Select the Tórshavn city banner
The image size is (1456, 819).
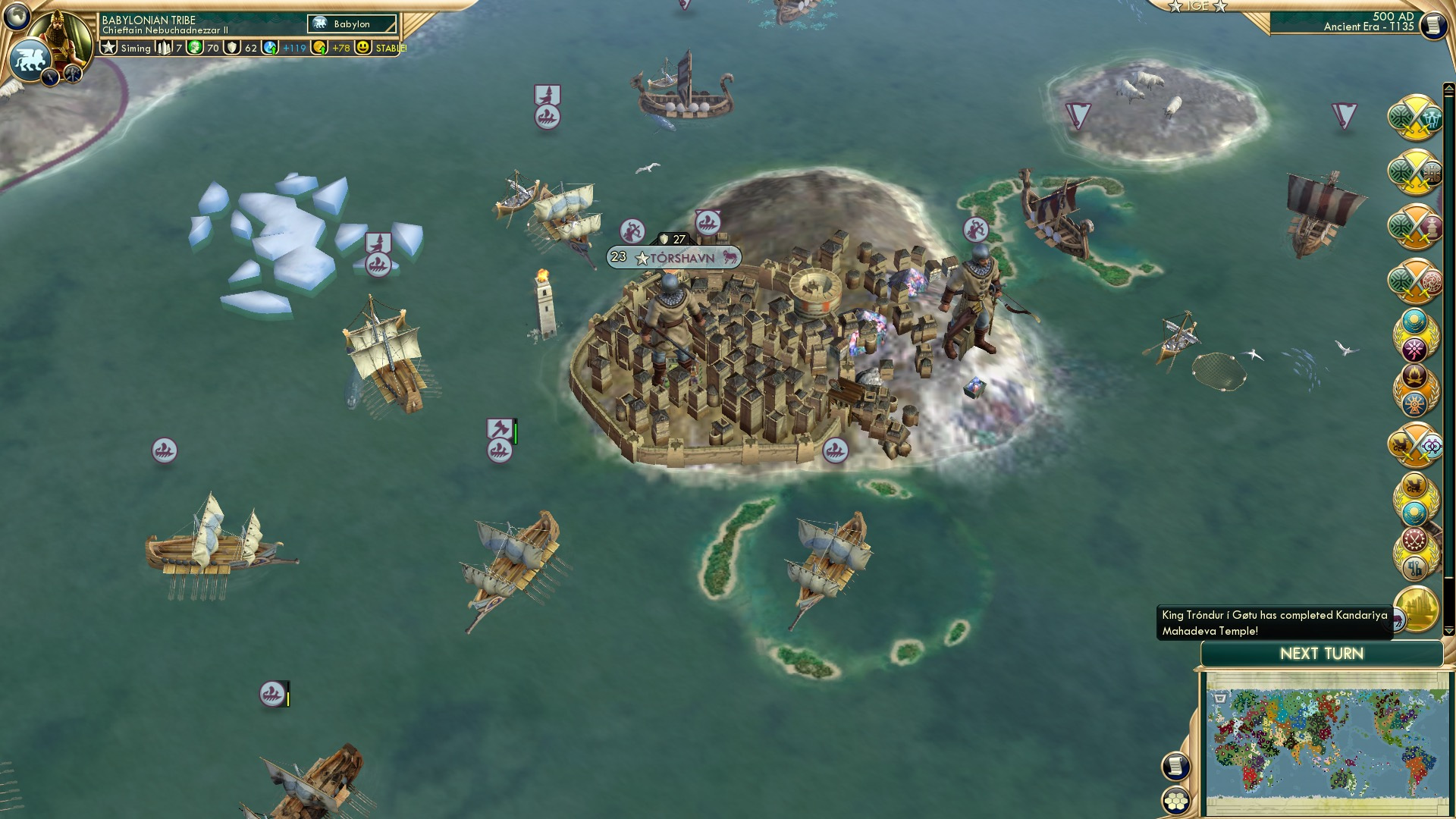point(672,257)
